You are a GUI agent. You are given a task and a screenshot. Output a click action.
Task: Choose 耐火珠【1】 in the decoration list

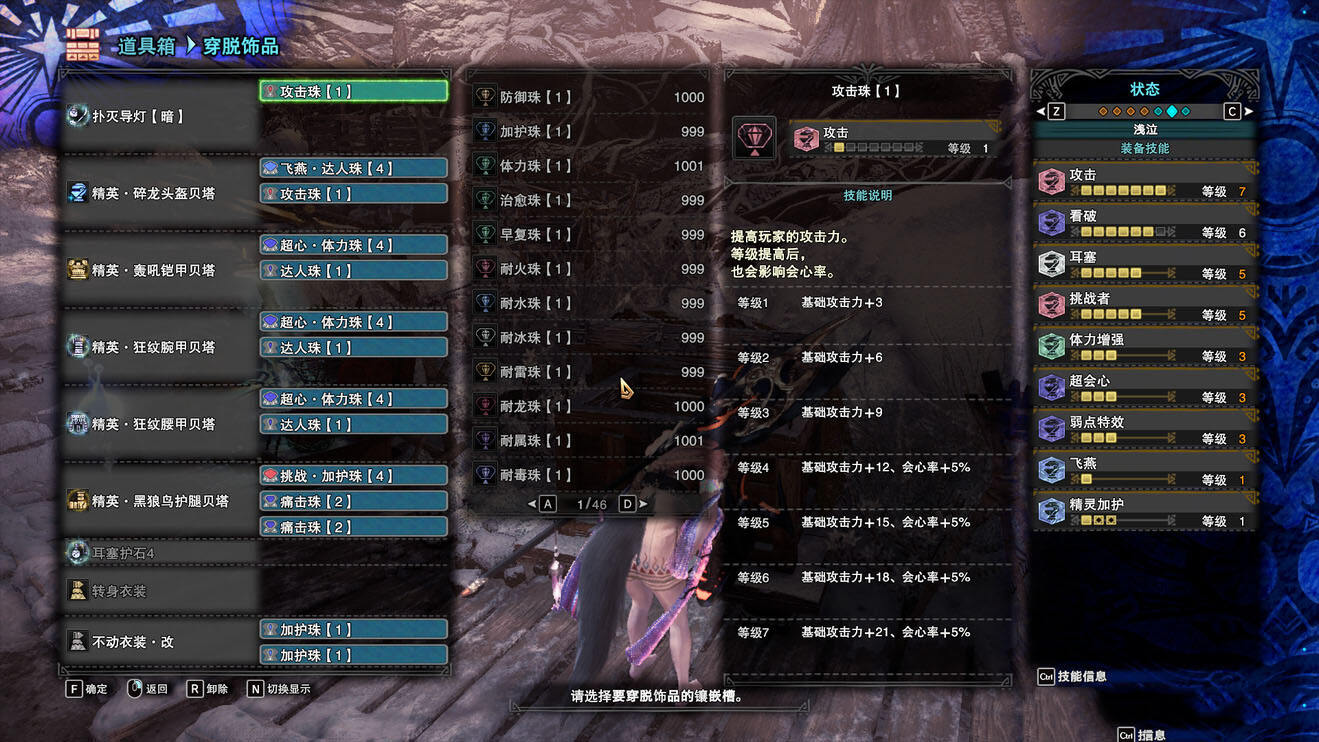pyautogui.click(x=590, y=269)
